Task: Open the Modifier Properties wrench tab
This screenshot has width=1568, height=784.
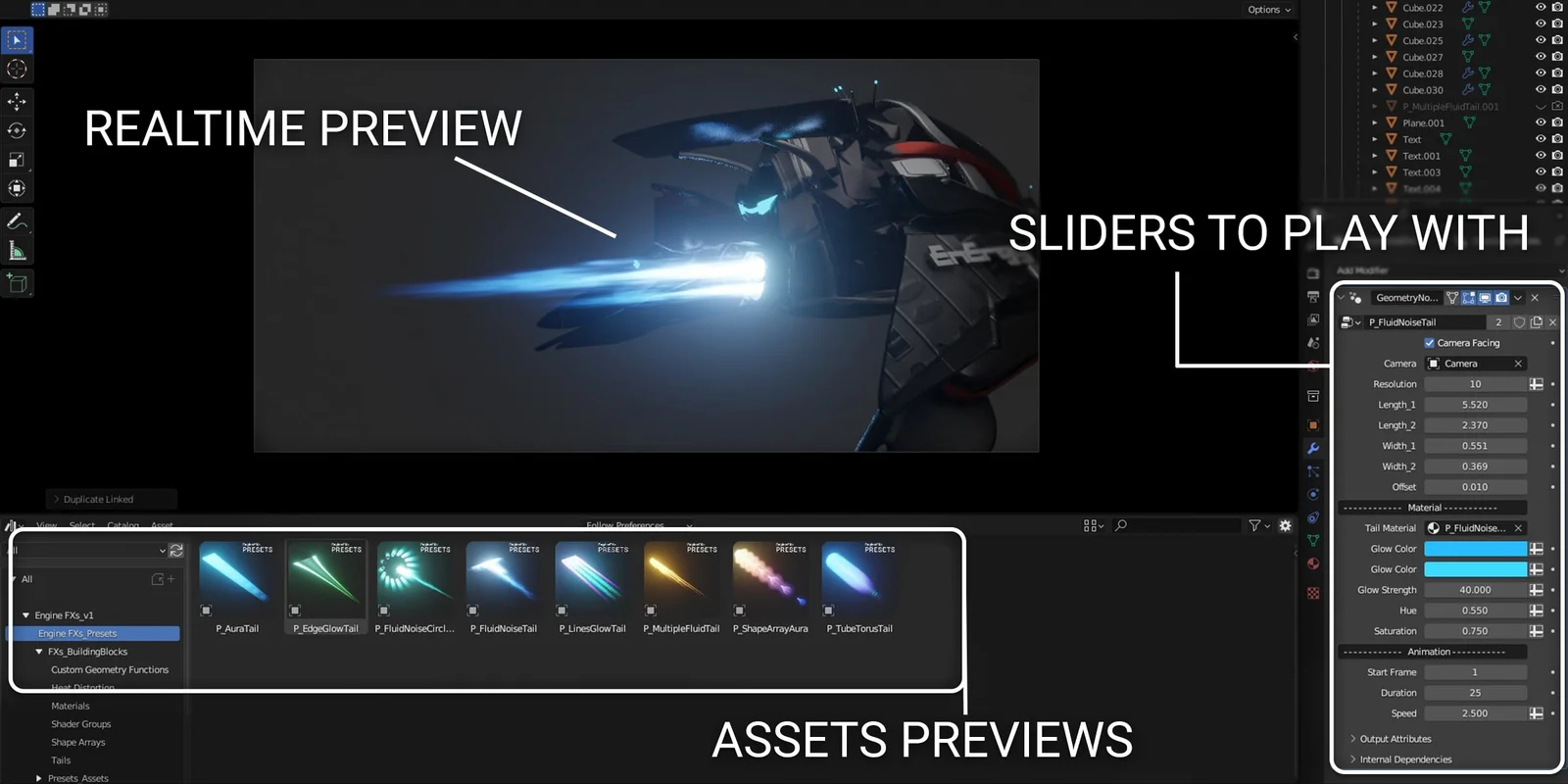Action: 1313,447
